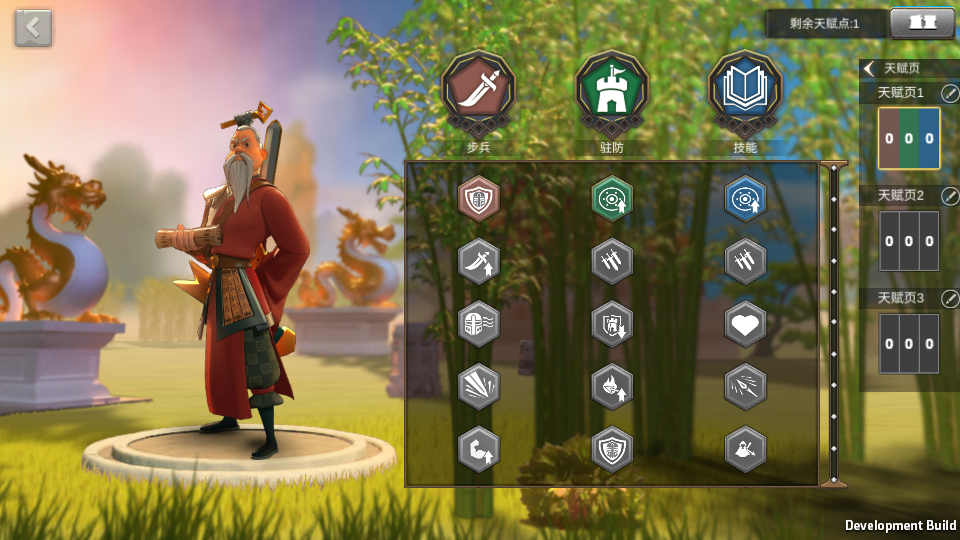Screen dimensions: 960x540
Task: Select the red shield talent node
Action: 478,198
